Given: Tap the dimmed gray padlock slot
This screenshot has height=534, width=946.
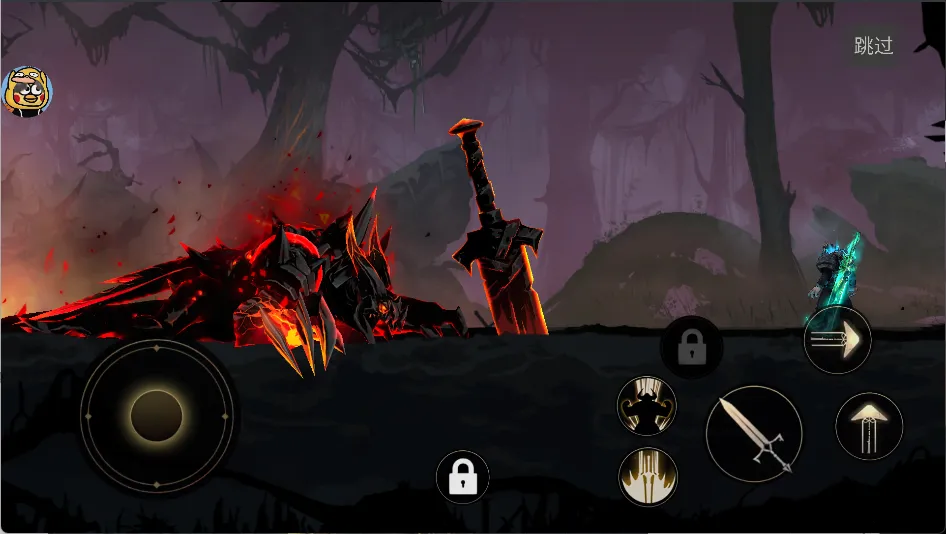Looking at the screenshot, I should tap(691, 348).
